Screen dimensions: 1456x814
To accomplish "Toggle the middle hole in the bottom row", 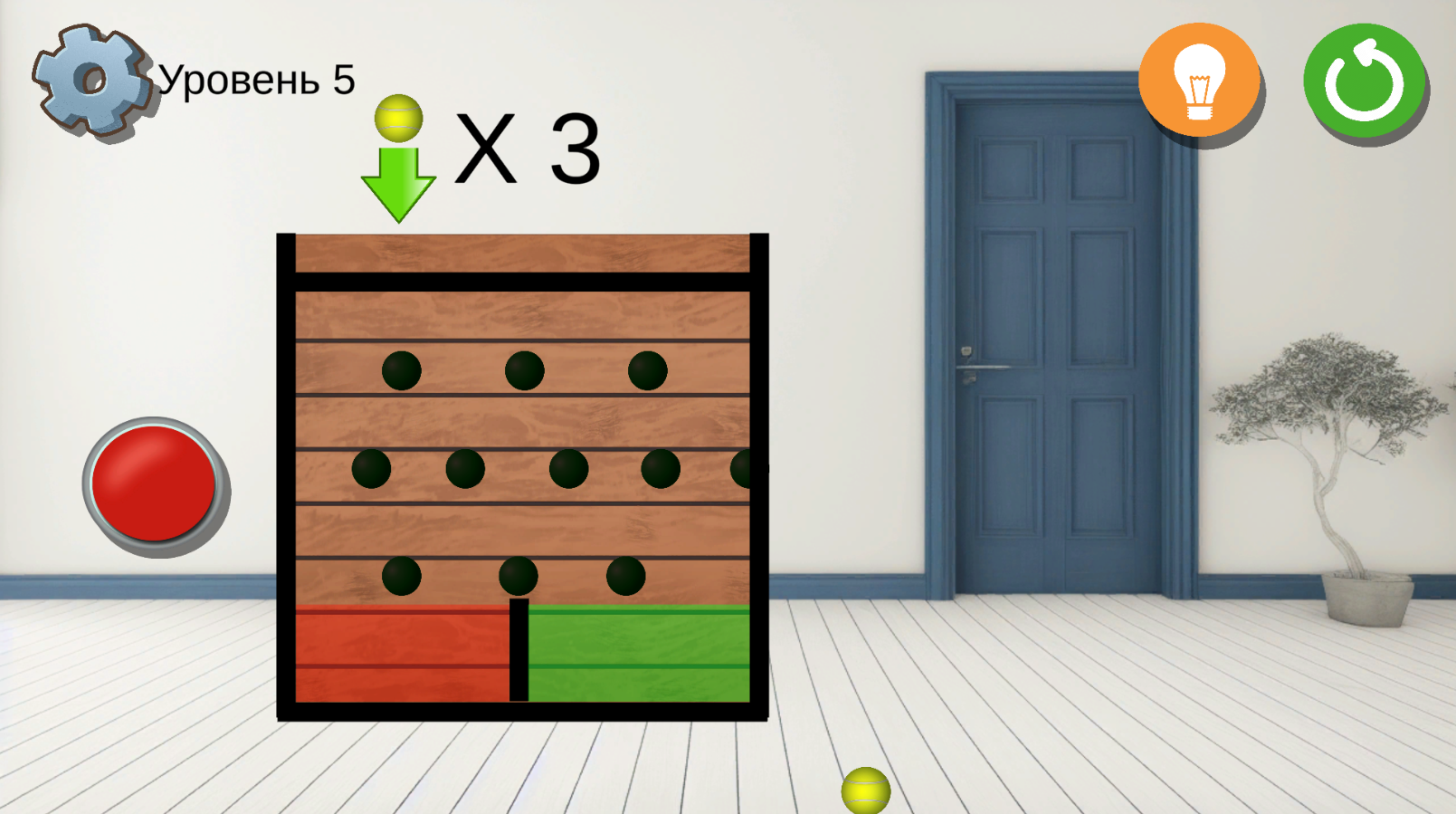I will [x=518, y=575].
